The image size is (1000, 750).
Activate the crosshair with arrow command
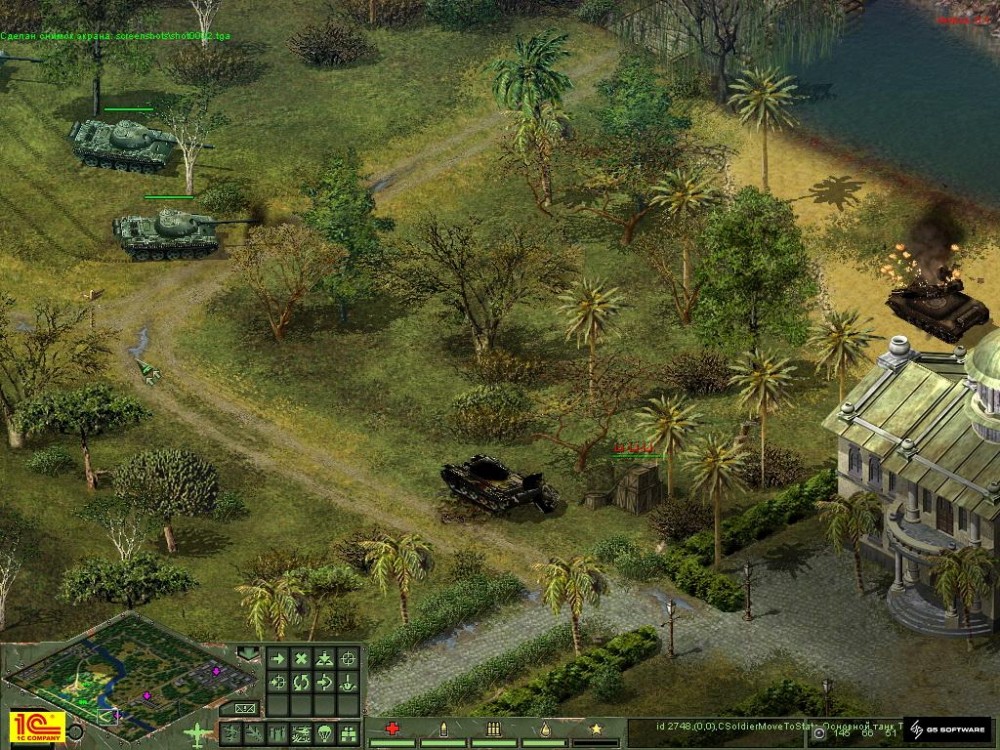(x=278, y=683)
